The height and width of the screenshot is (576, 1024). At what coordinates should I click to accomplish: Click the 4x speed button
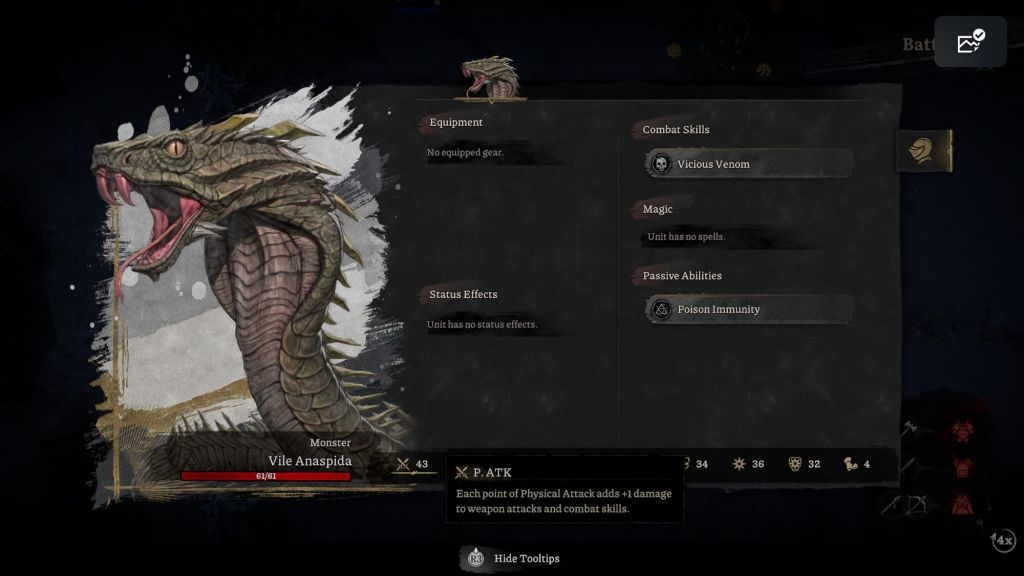coord(1003,540)
